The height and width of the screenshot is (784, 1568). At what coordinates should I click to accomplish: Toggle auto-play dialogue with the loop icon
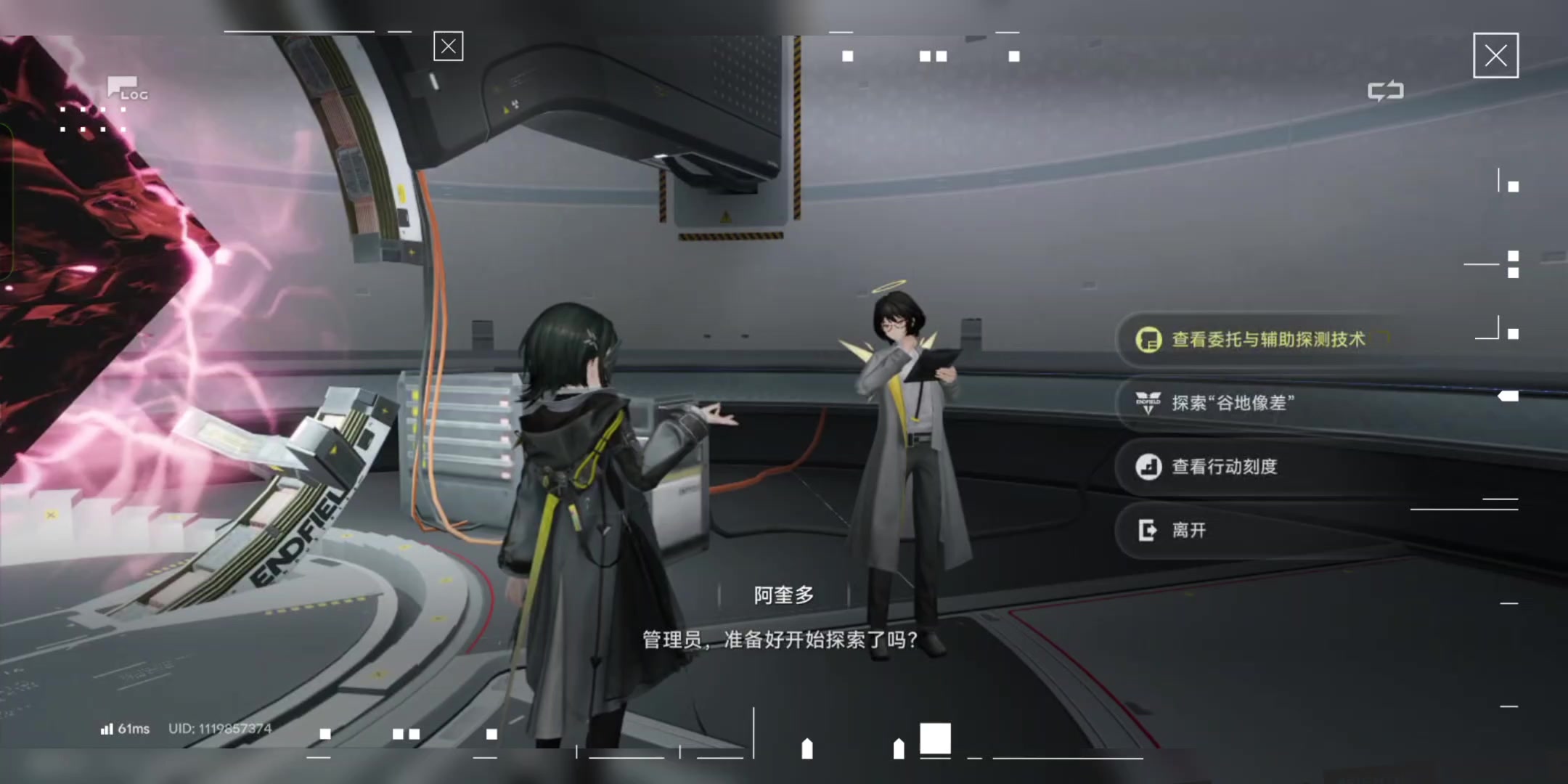click(x=1385, y=91)
